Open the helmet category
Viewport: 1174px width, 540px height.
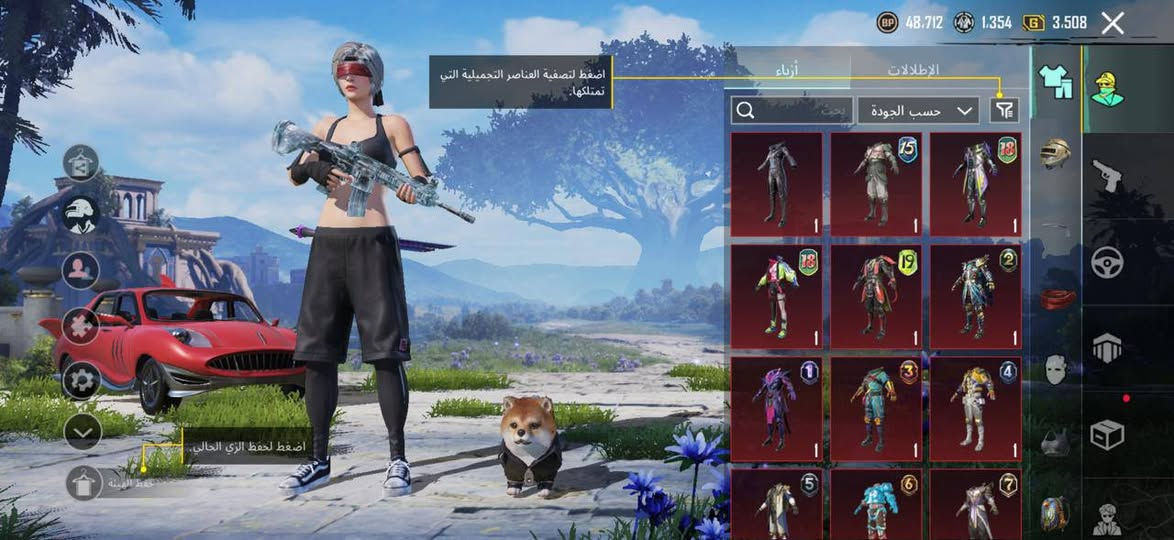tap(1055, 152)
